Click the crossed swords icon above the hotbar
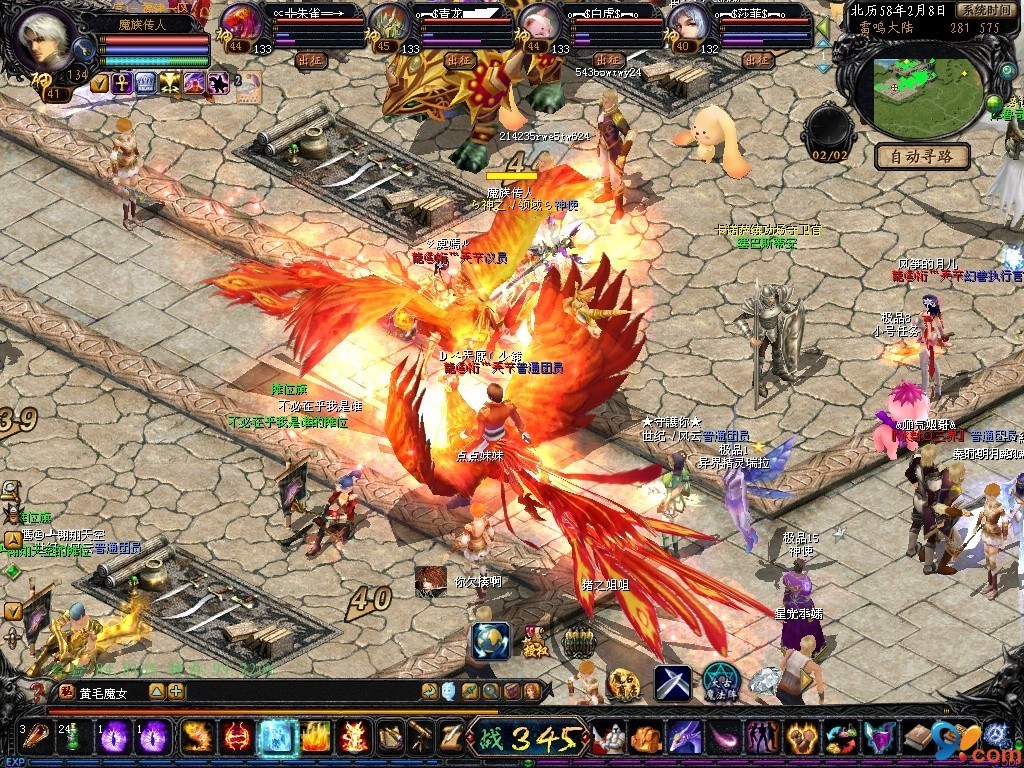This screenshot has width=1024, height=768. (x=673, y=682)
